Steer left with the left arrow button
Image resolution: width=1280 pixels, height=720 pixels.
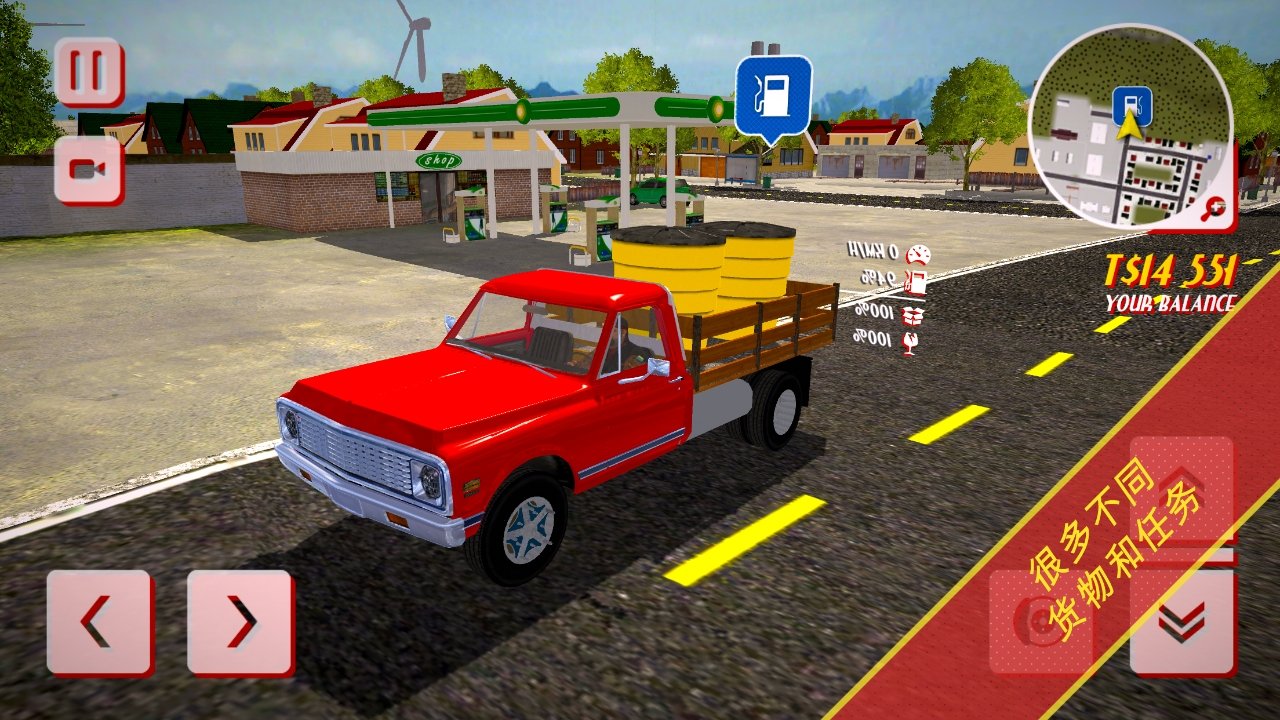click(x=100, y=622)
